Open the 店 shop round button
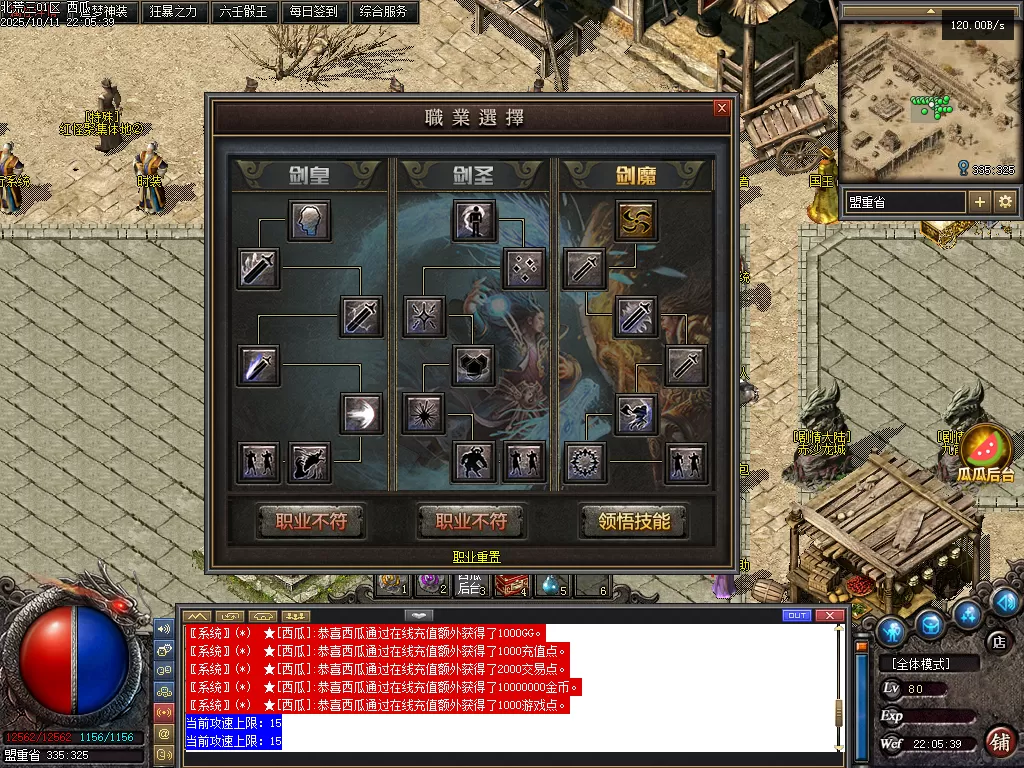Viewport: 1024px width, 768px height. coord(996,640)
